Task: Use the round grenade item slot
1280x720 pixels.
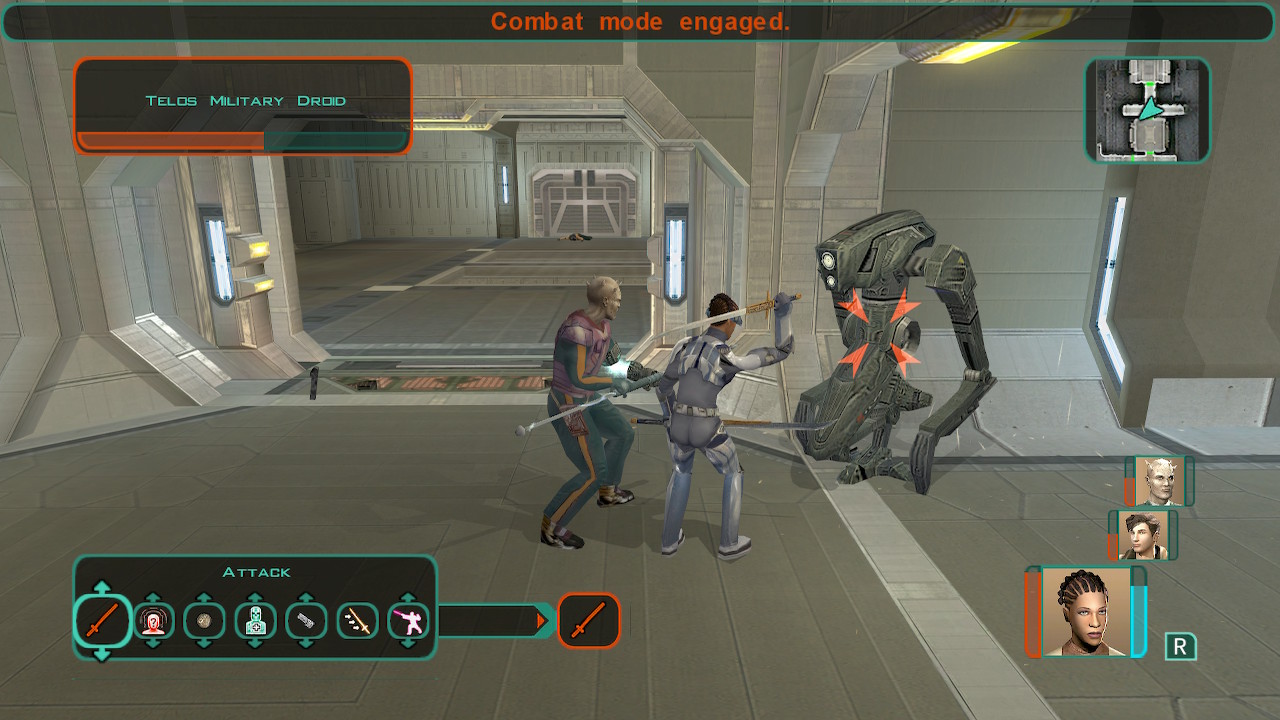Action: (x=204, y=621)
